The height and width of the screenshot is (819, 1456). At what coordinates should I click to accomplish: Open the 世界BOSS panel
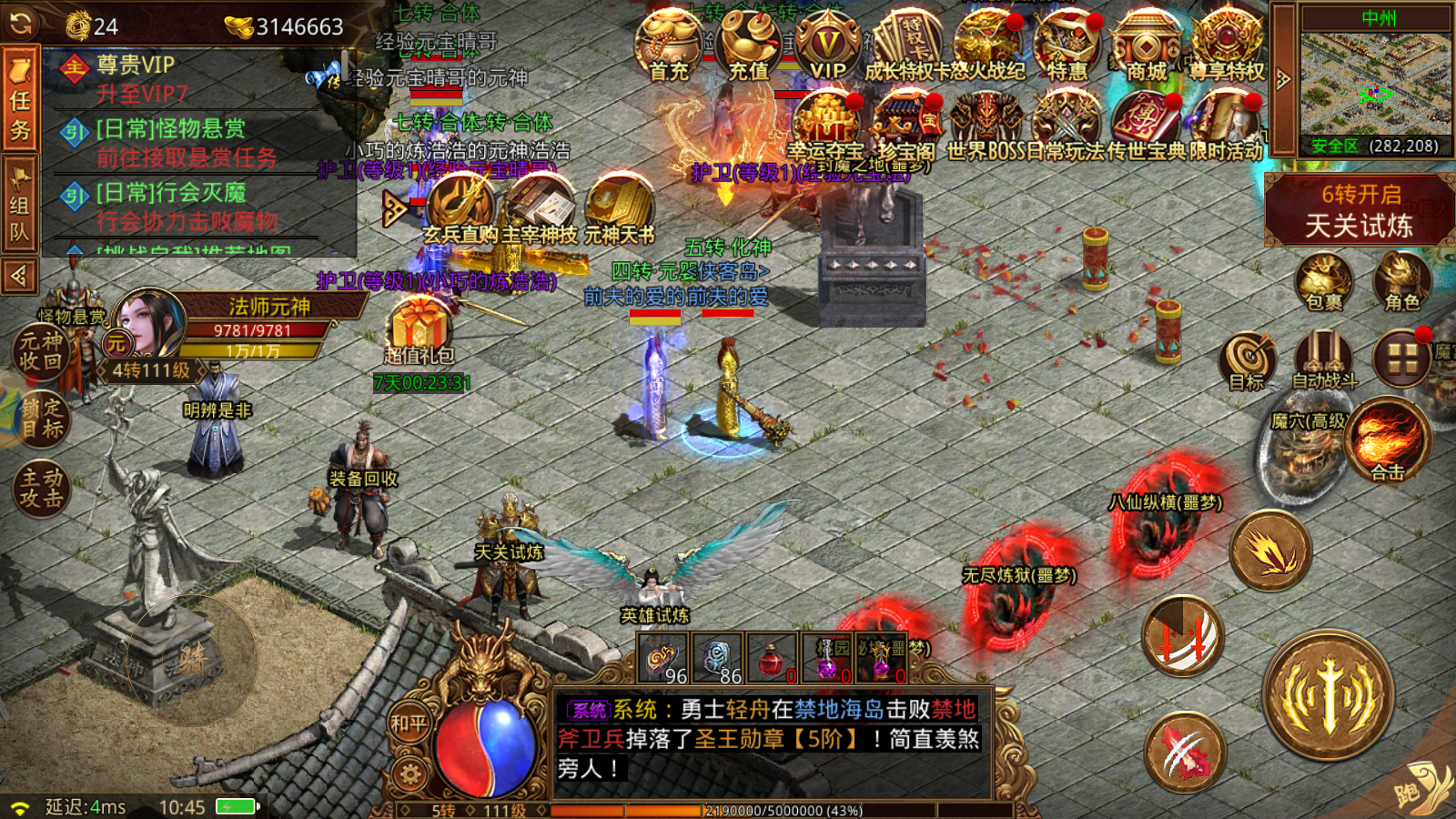(986, 126)
